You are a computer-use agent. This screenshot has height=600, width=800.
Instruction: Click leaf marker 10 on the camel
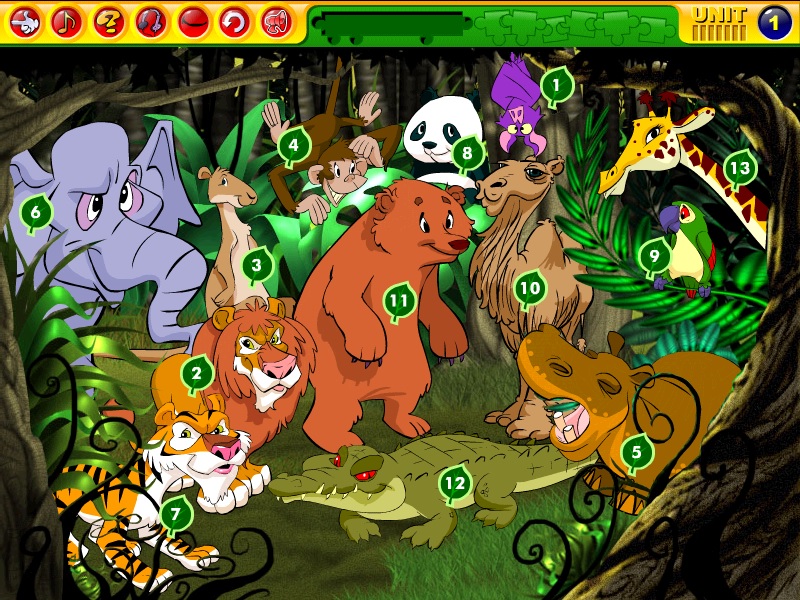529,289
